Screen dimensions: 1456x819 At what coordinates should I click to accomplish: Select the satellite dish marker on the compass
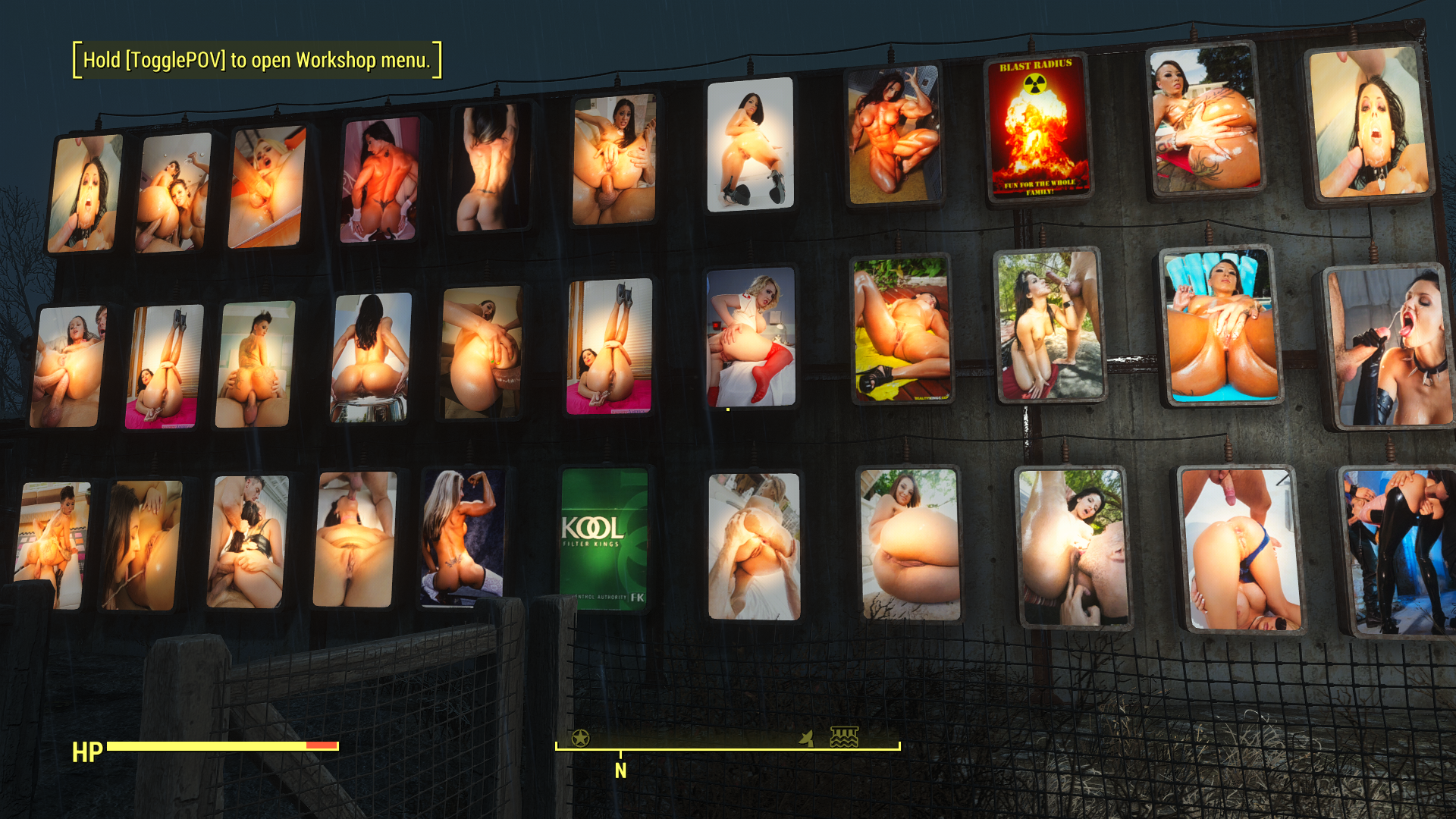click(x=806, y=738)
